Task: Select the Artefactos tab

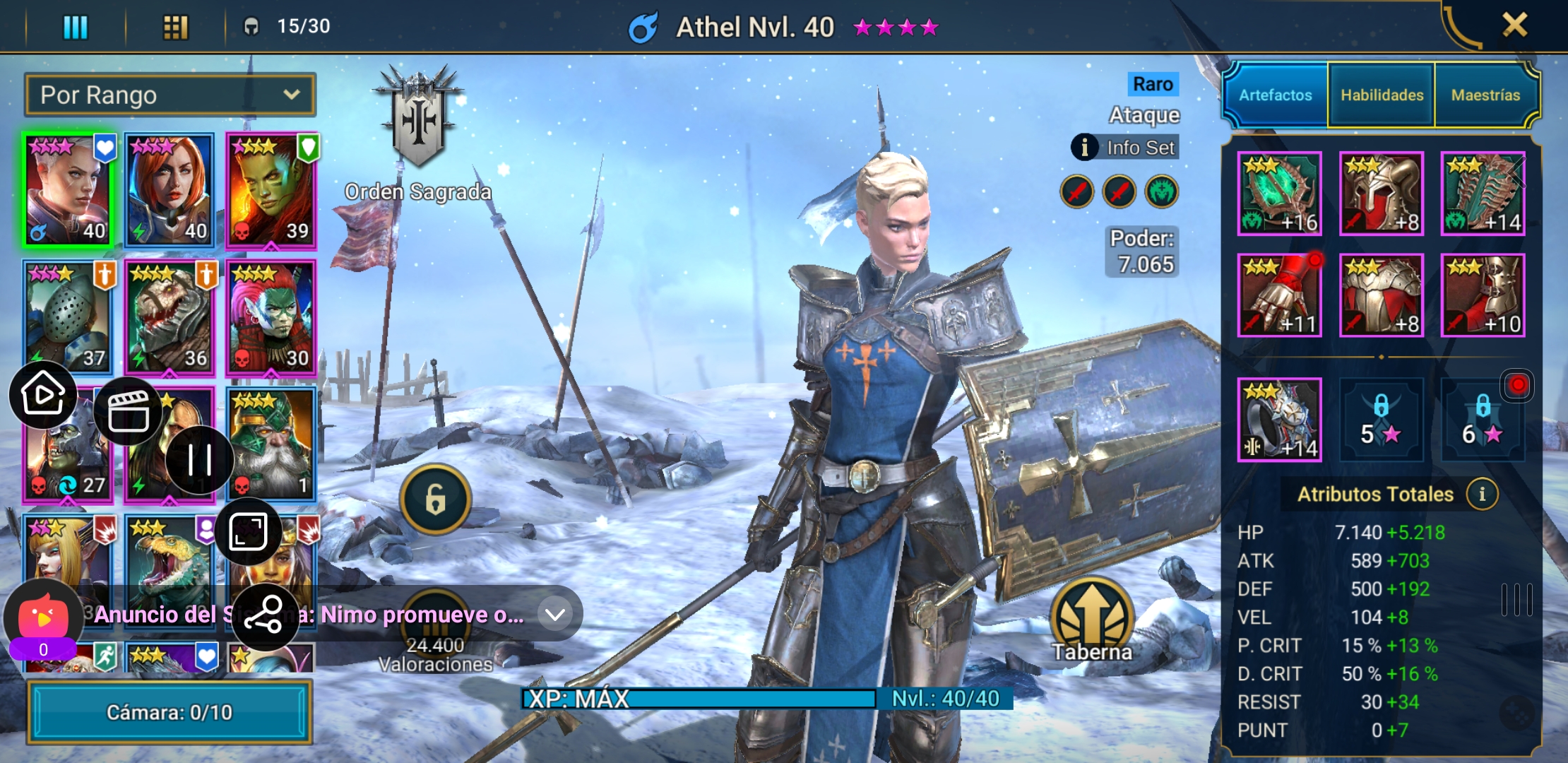Action: coord(1276,95)
